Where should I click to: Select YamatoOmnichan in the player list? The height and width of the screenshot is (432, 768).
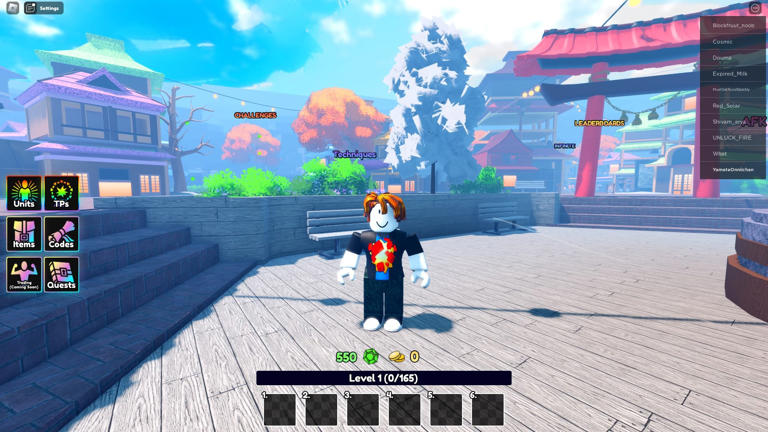(x=733, y=170)
